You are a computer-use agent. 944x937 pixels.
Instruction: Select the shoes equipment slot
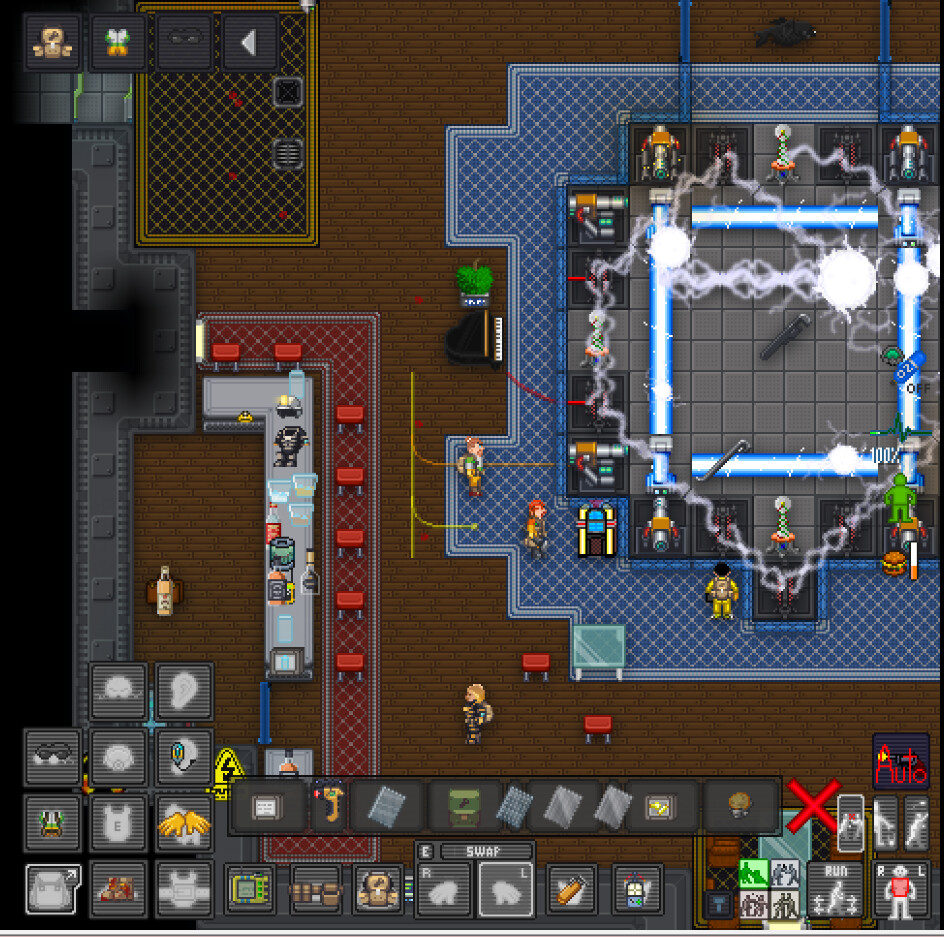coord(118,889)
